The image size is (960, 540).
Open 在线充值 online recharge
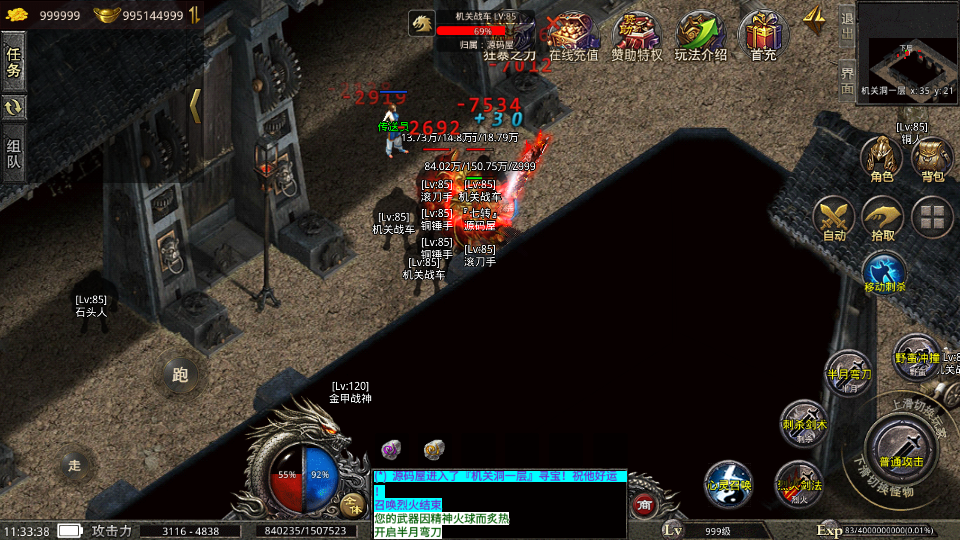pyautogui.click(x=574, y=37)
